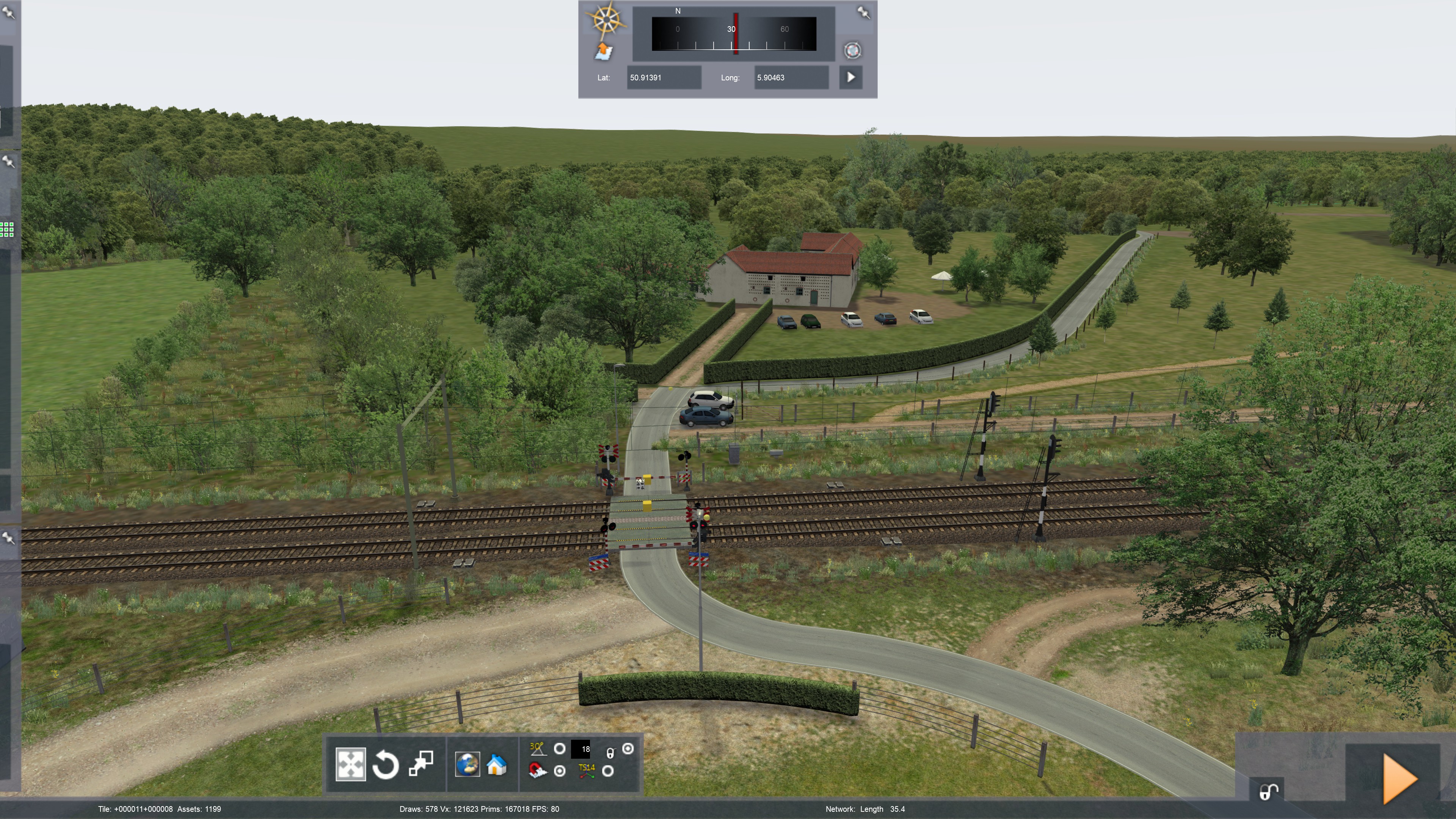
Task: Toggle the 30° angle snap radio button
Action: point(560,749)
